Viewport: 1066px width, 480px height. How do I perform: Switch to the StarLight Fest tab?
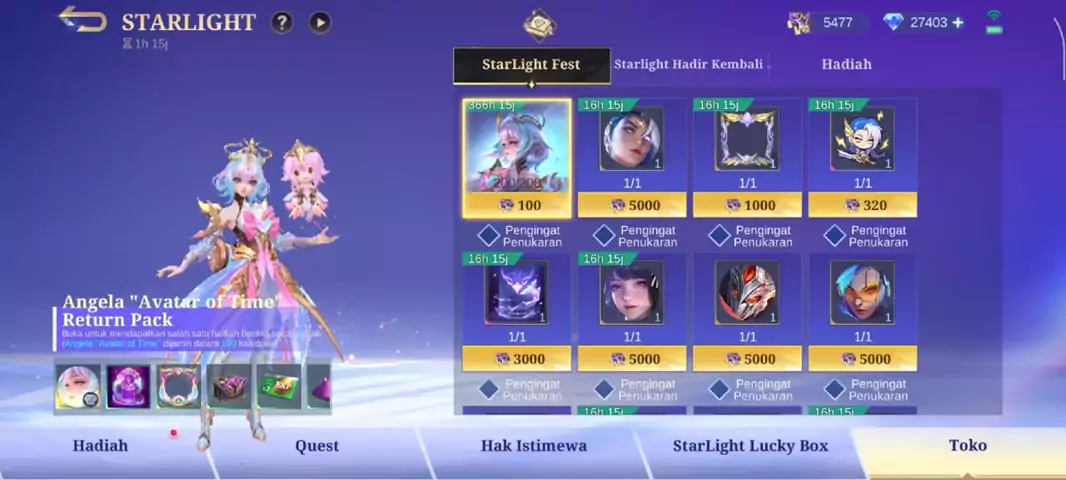click(x=531, y=65)
